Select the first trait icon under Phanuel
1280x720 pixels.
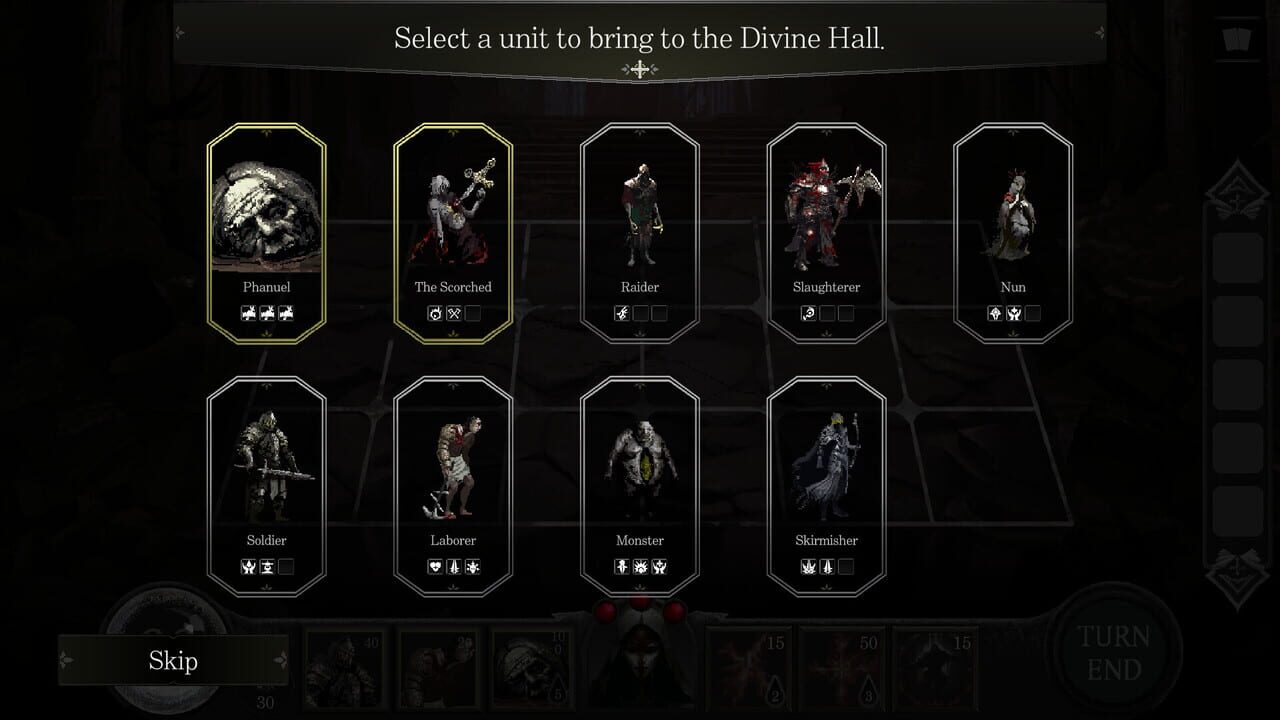pyautogui.click(x=247, y=313)
